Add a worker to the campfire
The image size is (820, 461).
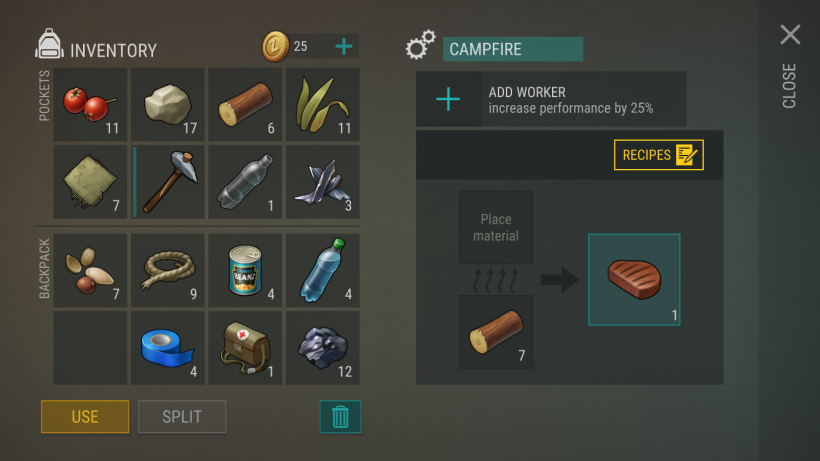pyautogui.click(x=449, y=99)
